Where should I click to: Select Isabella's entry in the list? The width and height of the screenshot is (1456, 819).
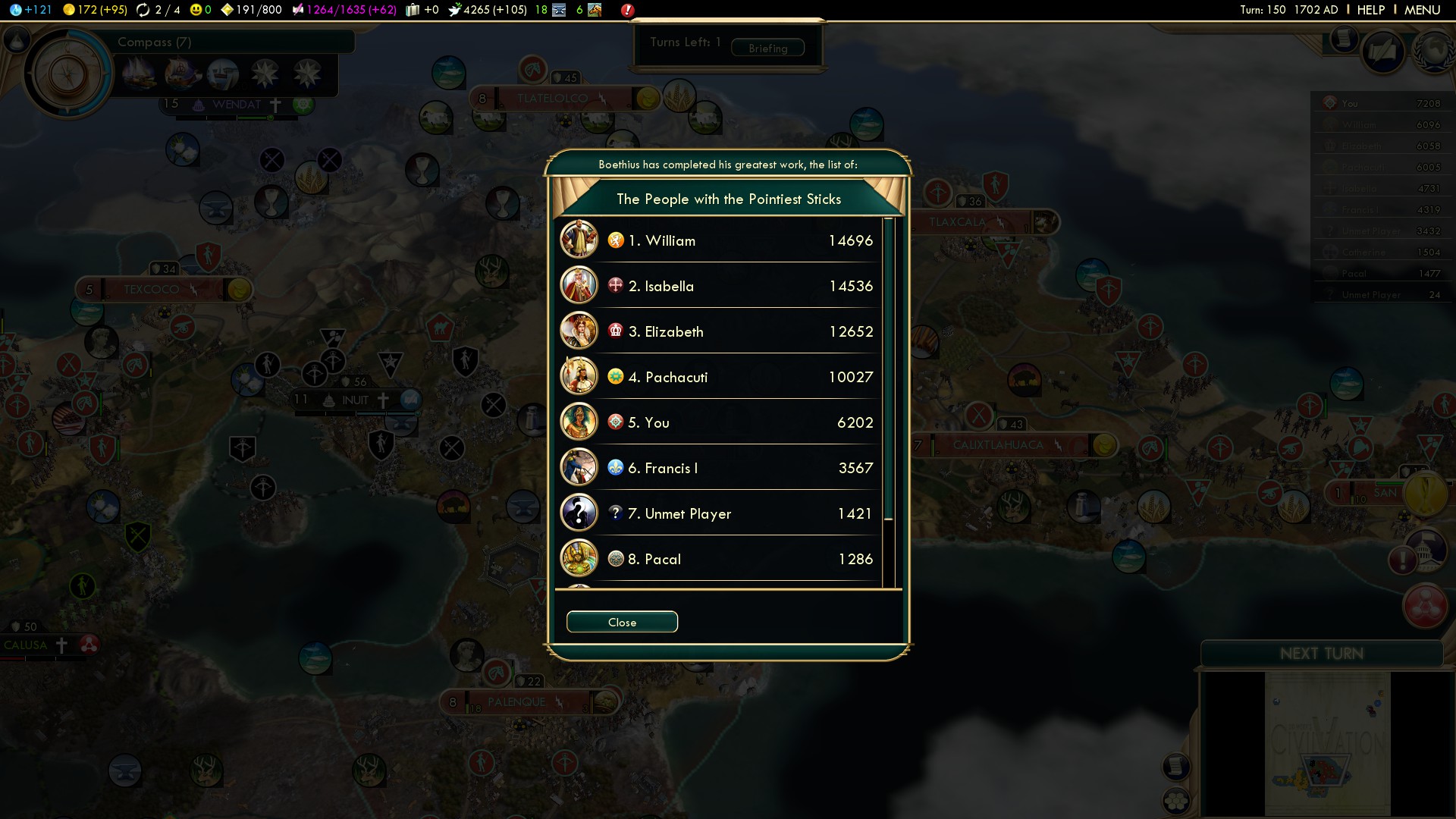tap(720, 286)
